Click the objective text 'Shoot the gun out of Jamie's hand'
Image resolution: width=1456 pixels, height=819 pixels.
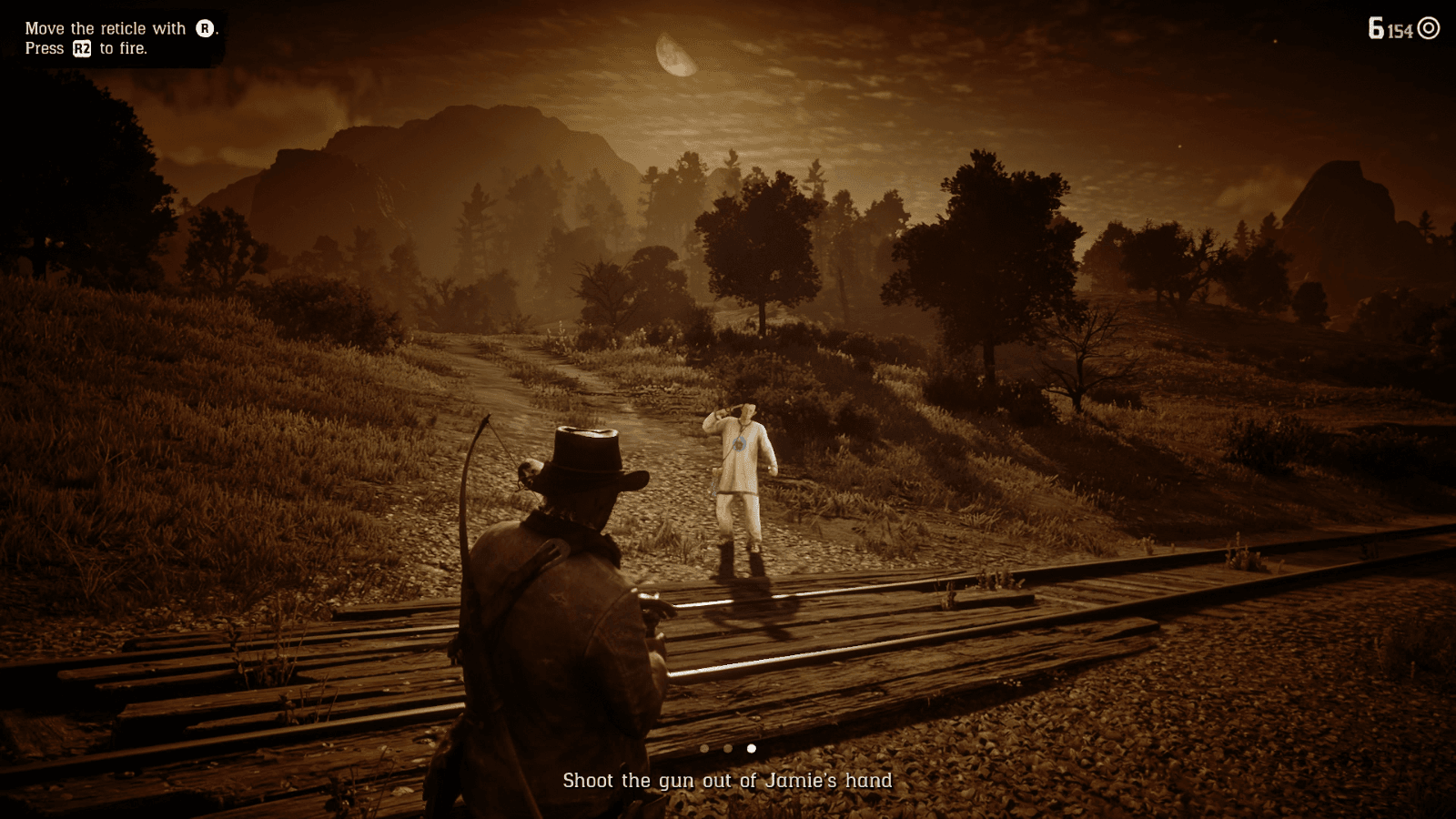[728, 780]
